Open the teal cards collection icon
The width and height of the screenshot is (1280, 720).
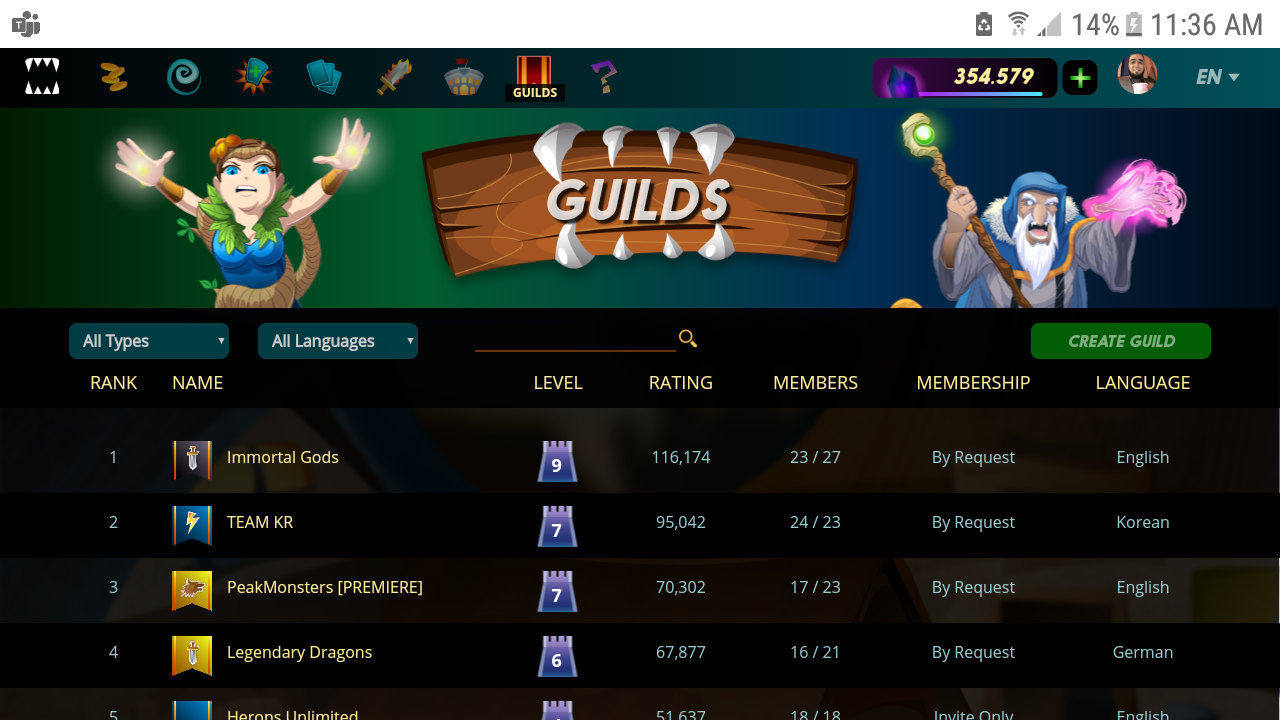[324, 77]
